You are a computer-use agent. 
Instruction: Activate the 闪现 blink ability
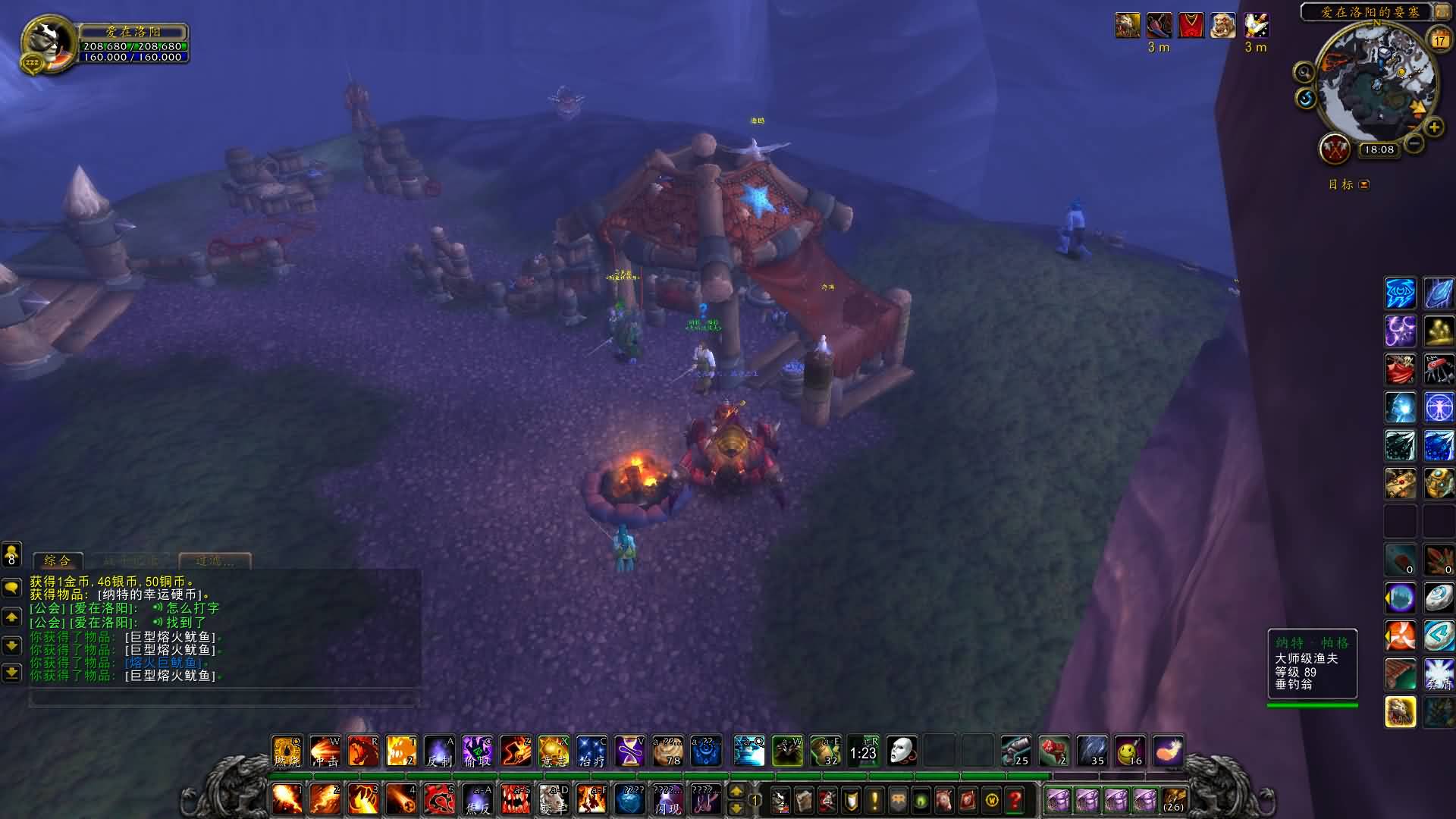667,799
